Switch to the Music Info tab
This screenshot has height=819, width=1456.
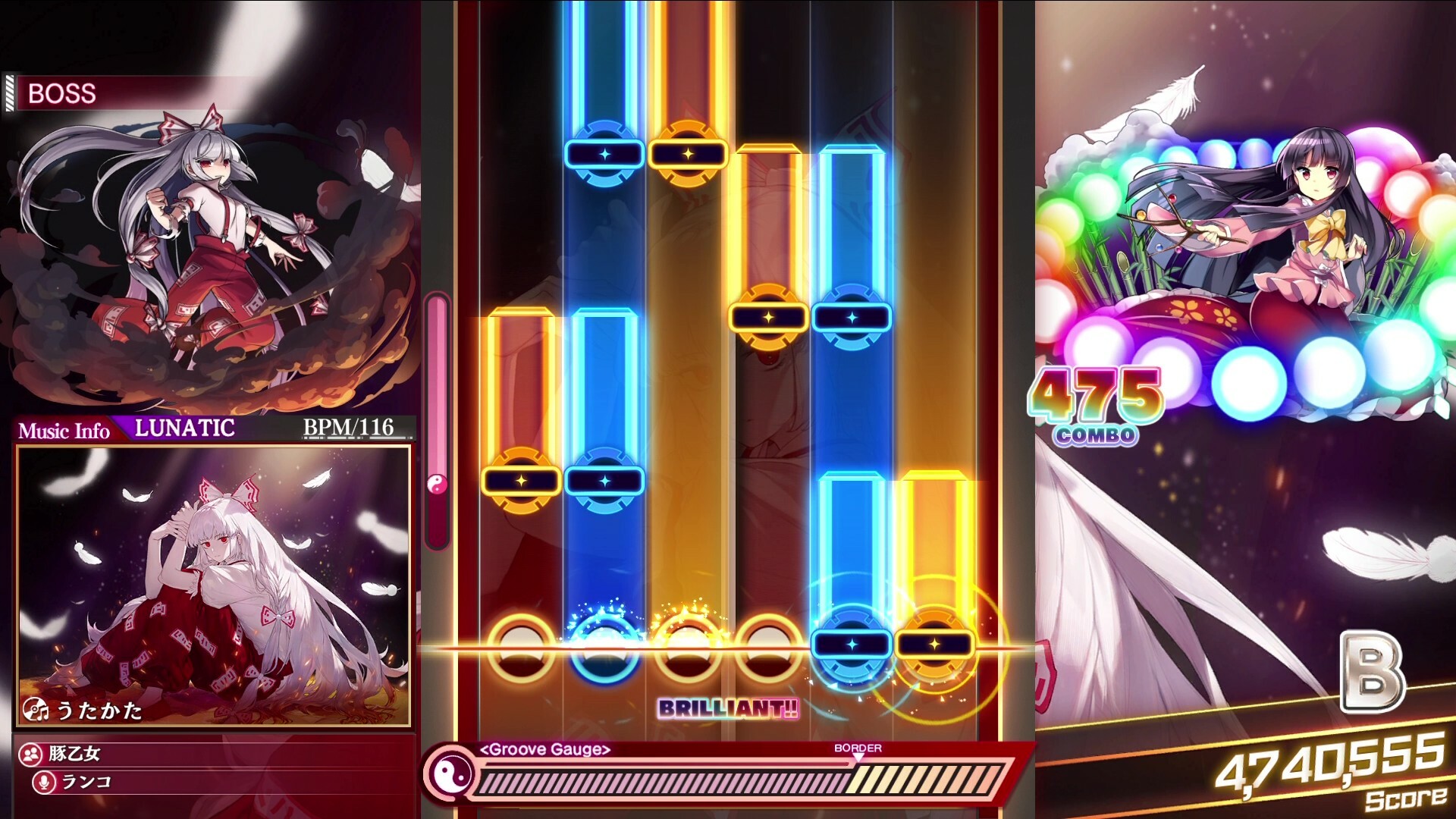tap(63, 430)
